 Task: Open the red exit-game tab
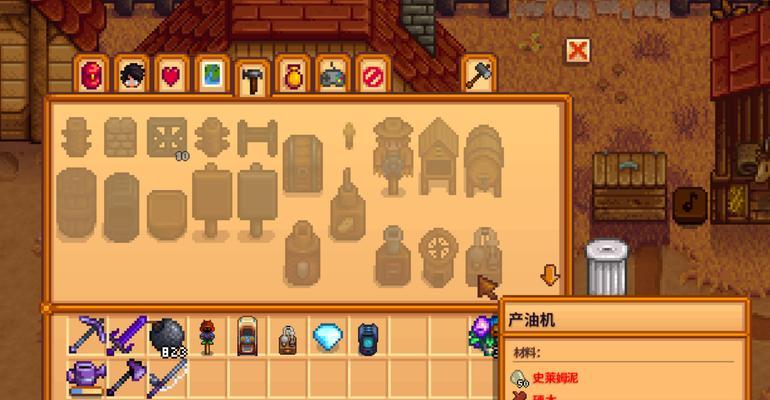[372, 74]
